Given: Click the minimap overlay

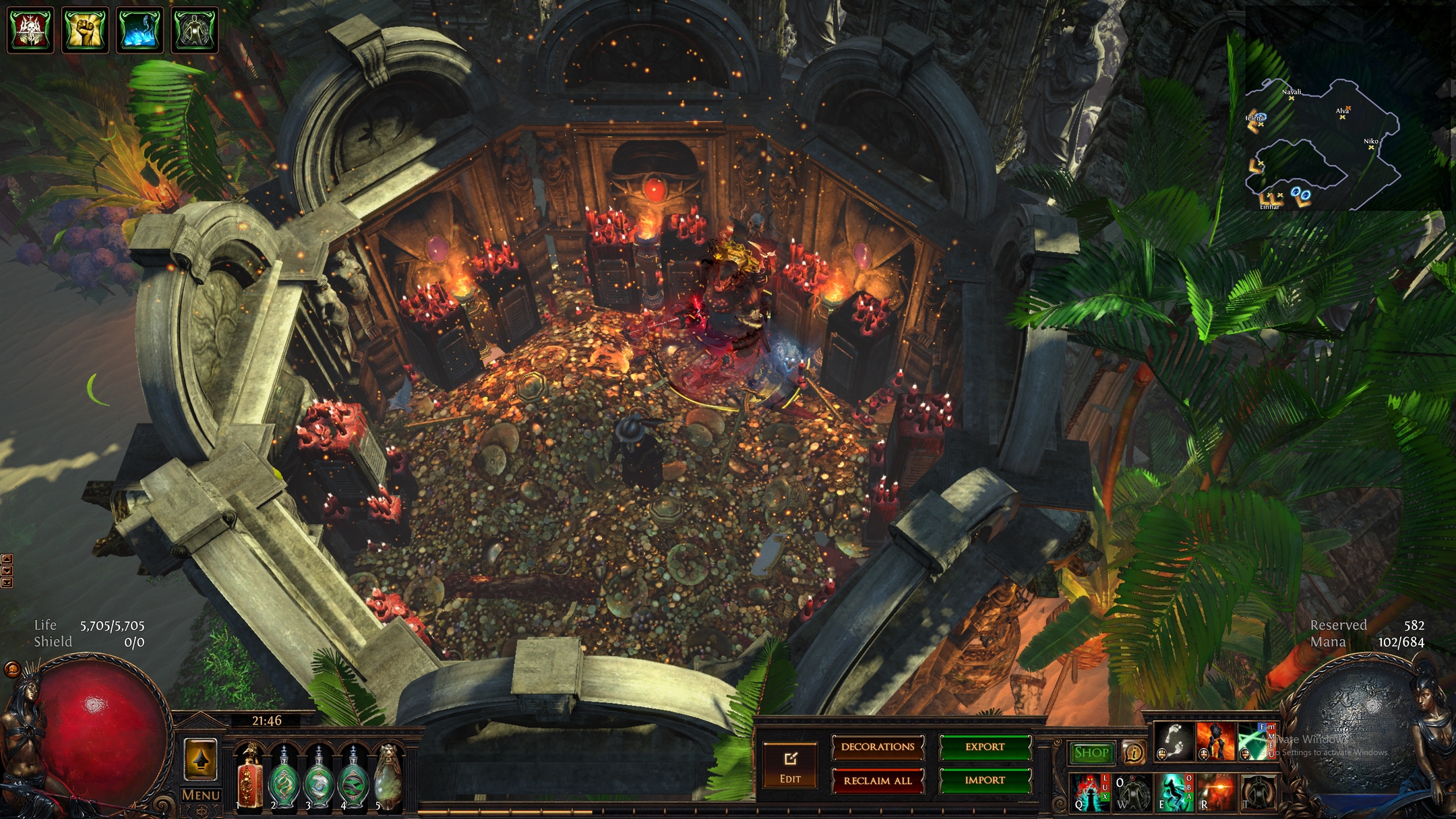Looking at the screenshot, I should (x=1321, y=145).
